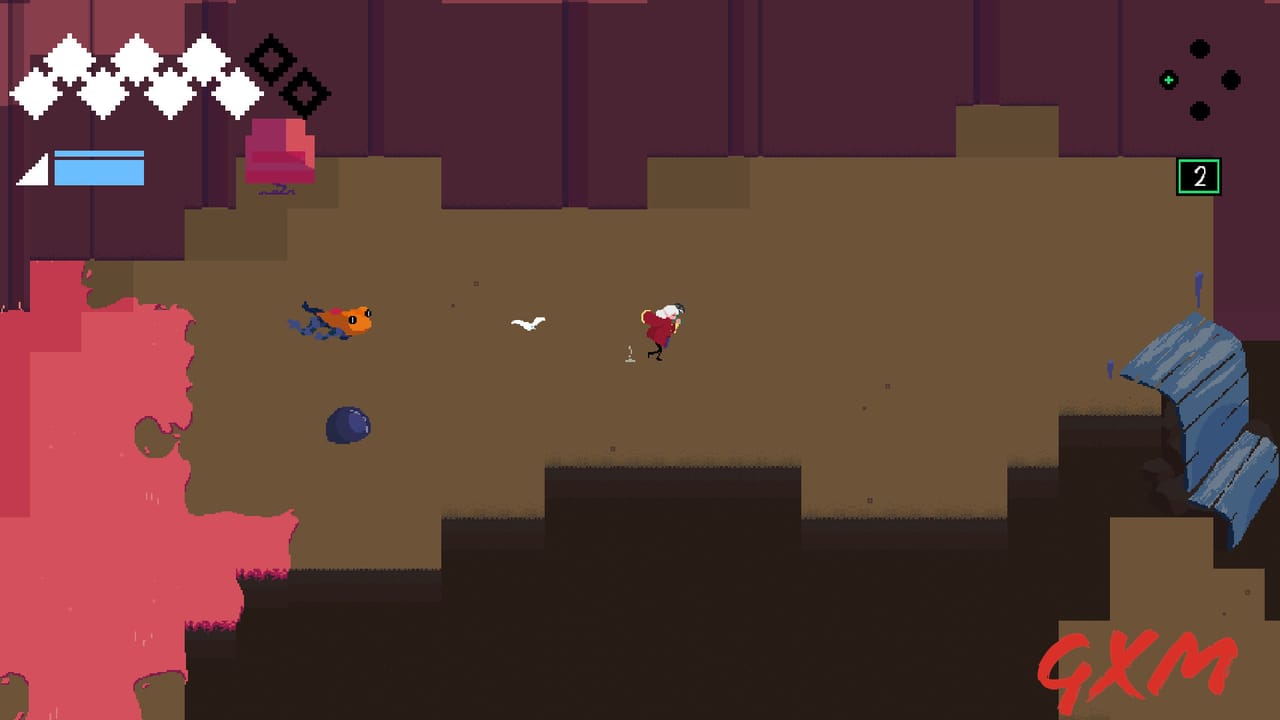Select the green plus dot on the button pad
Image resolution: width=1280 pixels, height=720 pixels.
pos(1168,80)
